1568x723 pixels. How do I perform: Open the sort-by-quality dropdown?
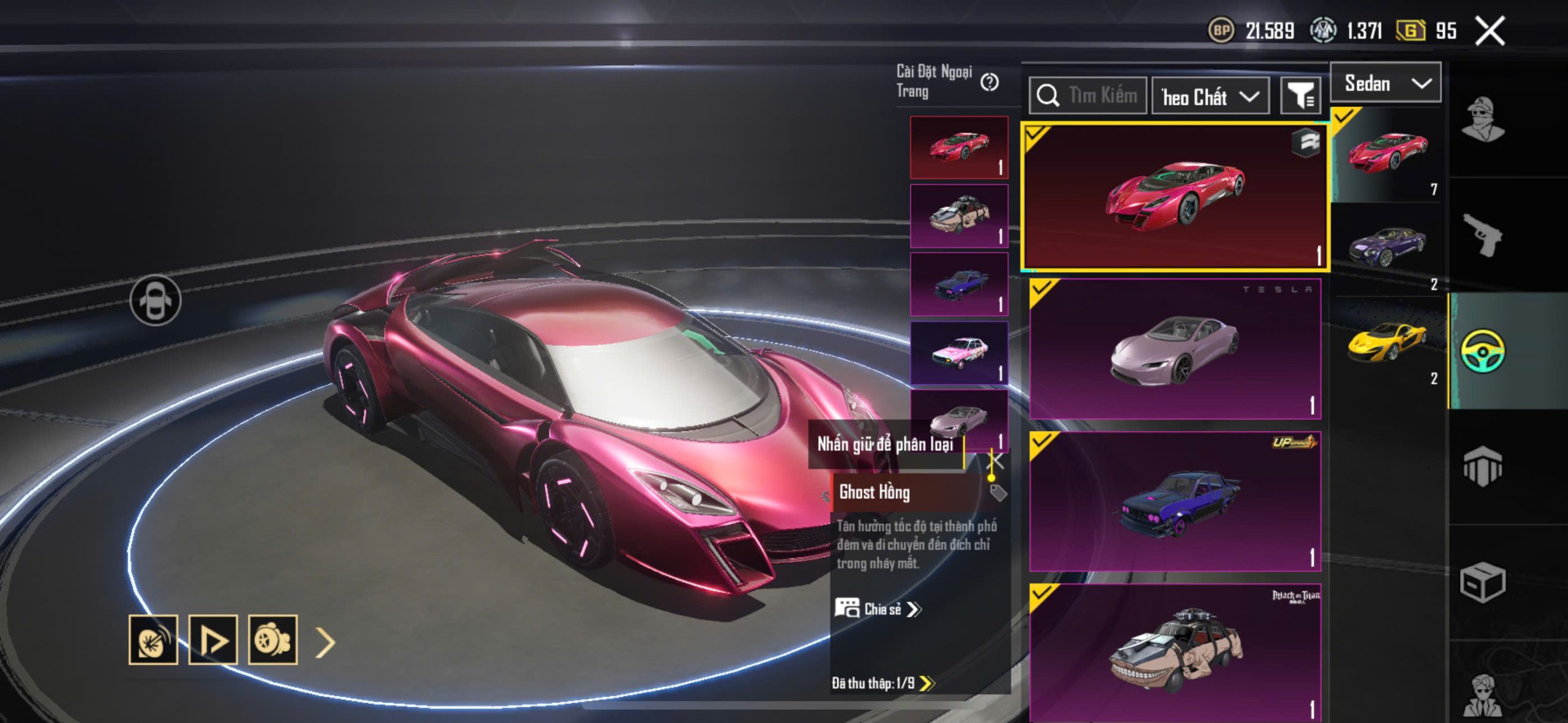point(1210,97)
